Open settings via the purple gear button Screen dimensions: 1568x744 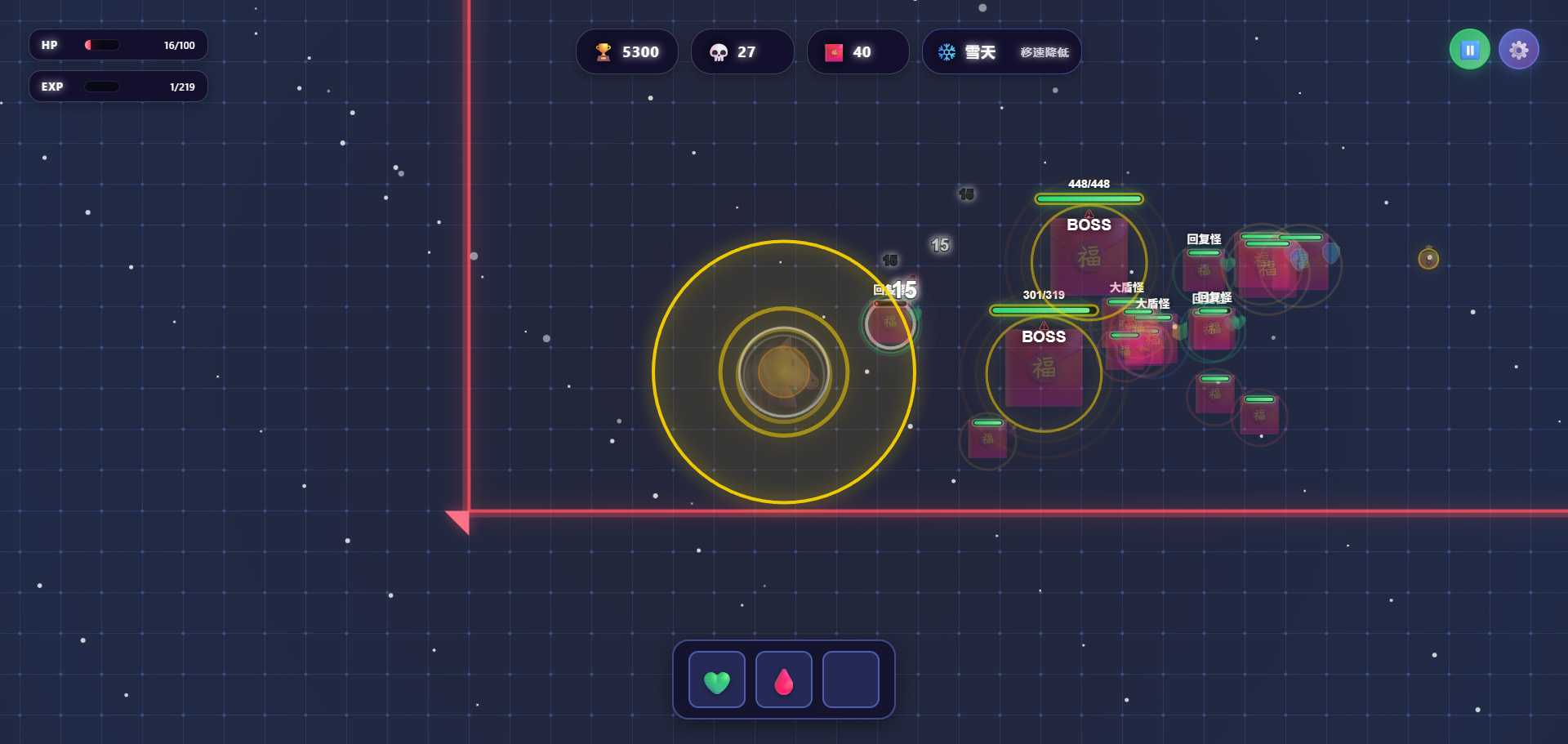tap(1518, 51)
